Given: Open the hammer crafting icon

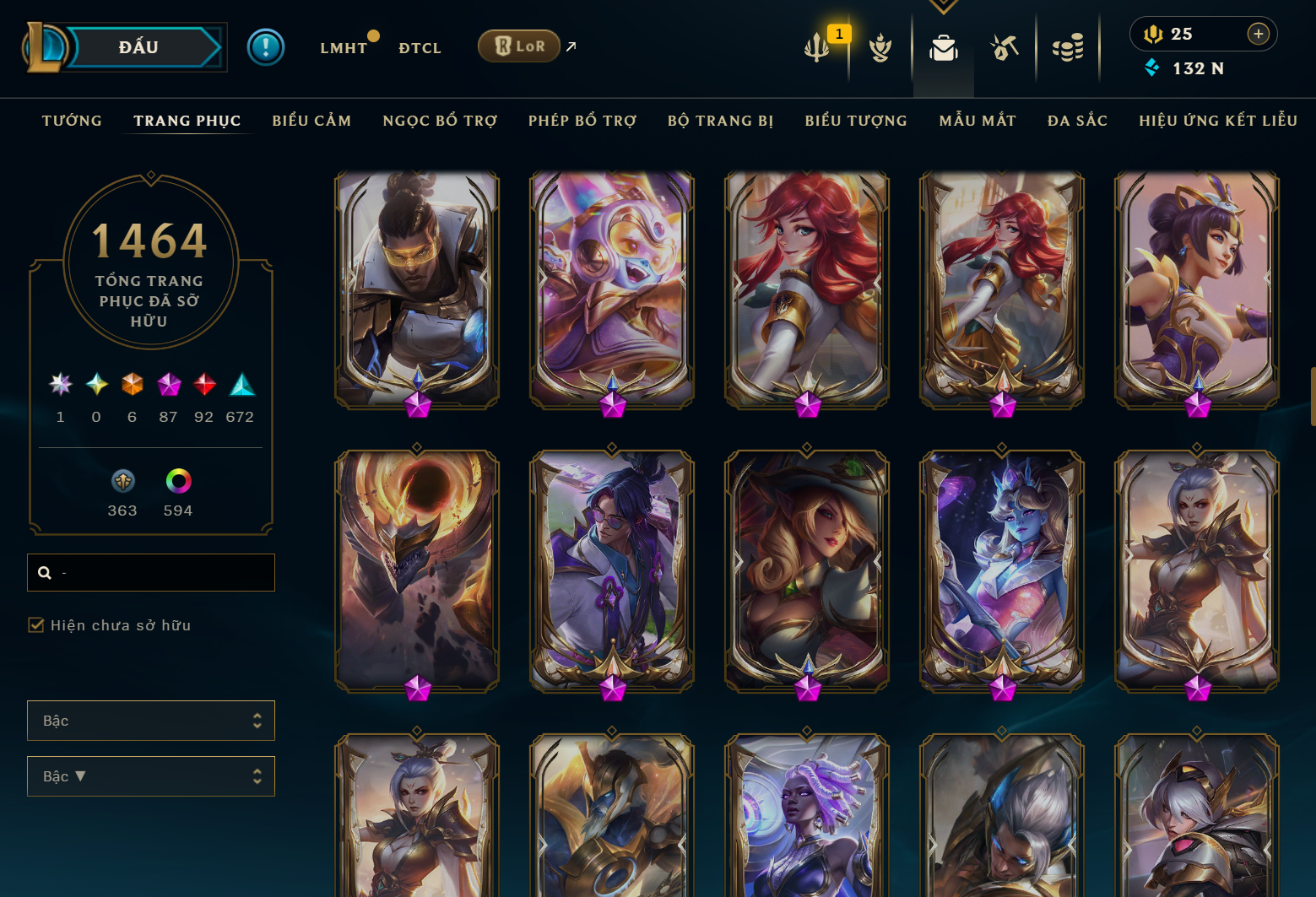Looking at the screenshot, I should pos(1005,48).
